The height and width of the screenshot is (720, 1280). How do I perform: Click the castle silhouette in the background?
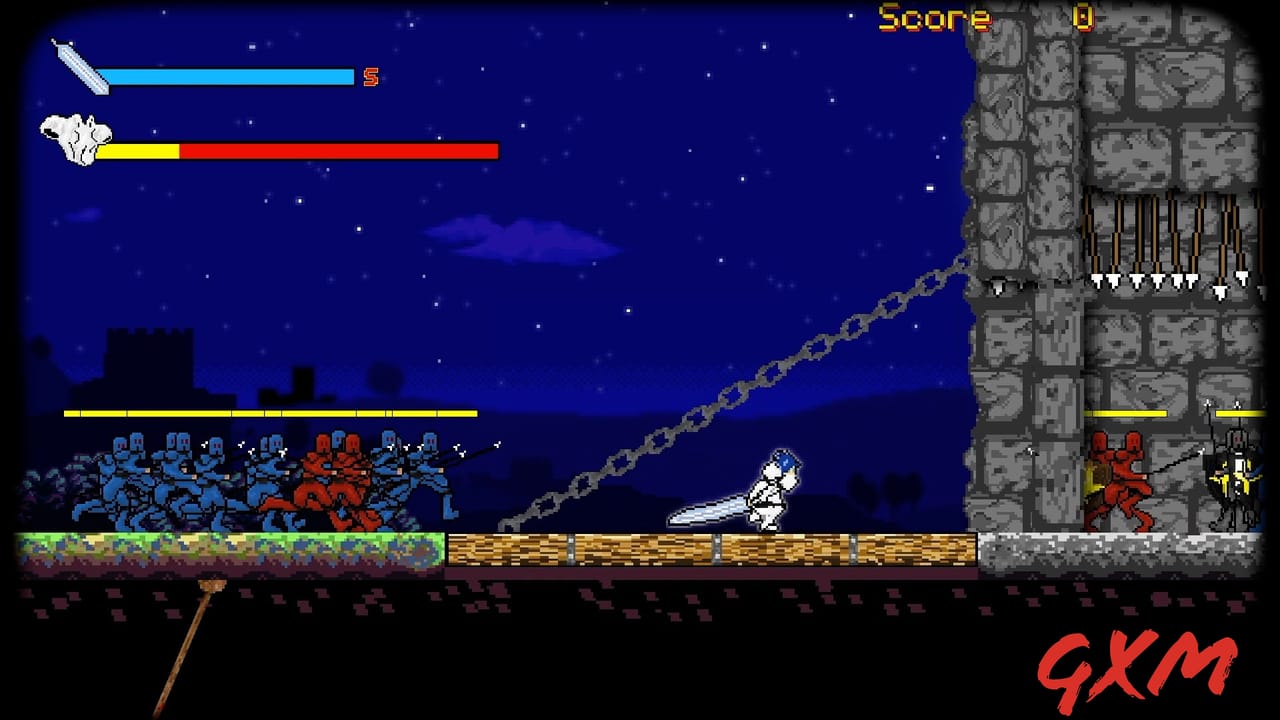pyautogui.click(x=150, y=360)
